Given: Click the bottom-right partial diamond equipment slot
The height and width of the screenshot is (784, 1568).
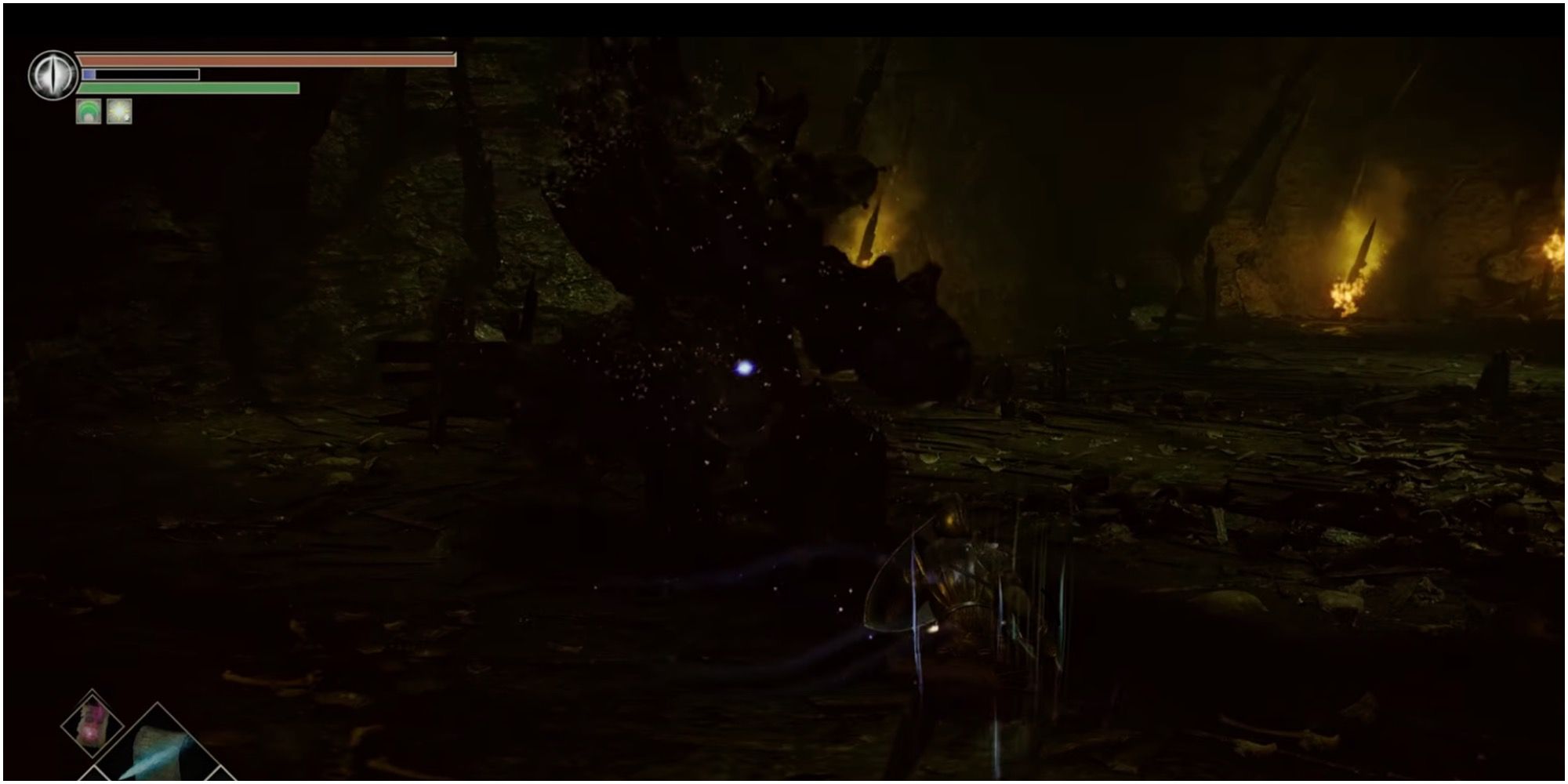Looking at the screenshot, I should [222, 779].
